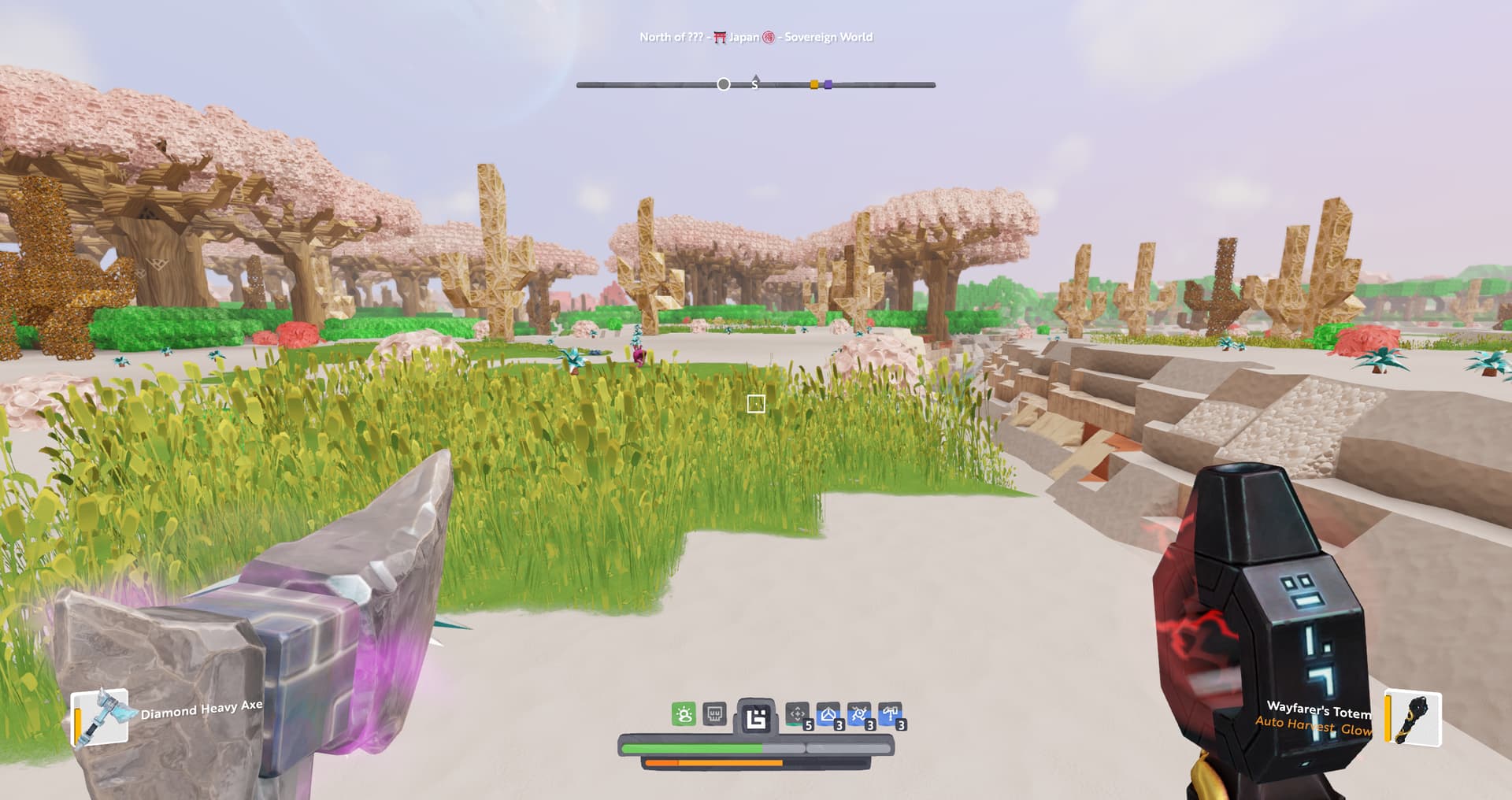
Task: Click the blue triangle-emblem buff icon
Action: (828, 715)
